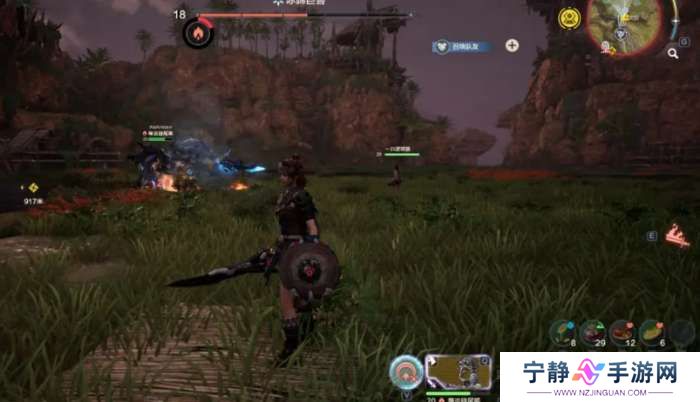This screenshot has height=402, width=700.
Task: Click the yellow diamond quest waypoint marker
Action: pyautogui.click(x=33, y=186)
